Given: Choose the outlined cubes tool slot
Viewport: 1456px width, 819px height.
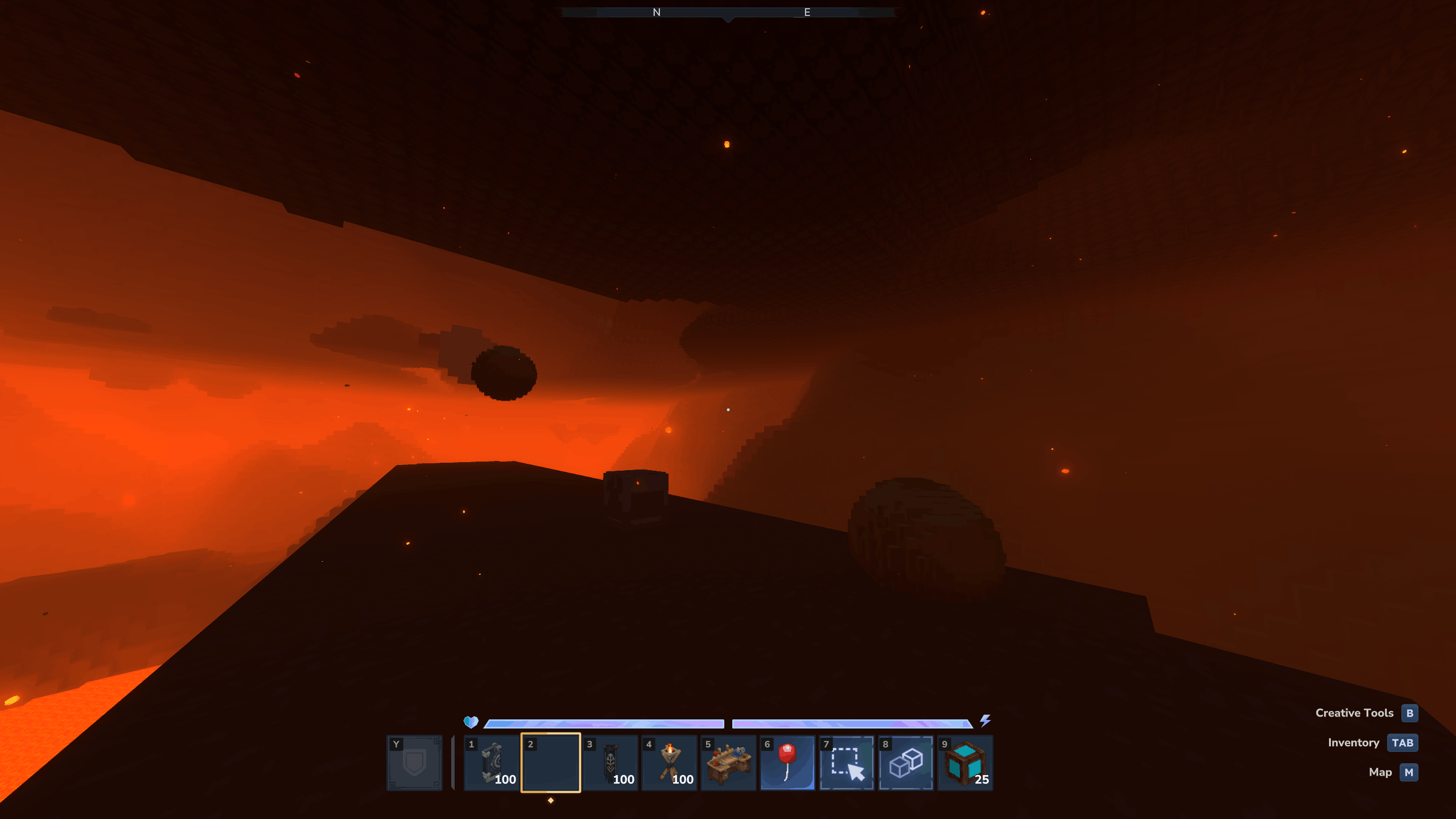Looking at the screenshot, I should 906,762.
